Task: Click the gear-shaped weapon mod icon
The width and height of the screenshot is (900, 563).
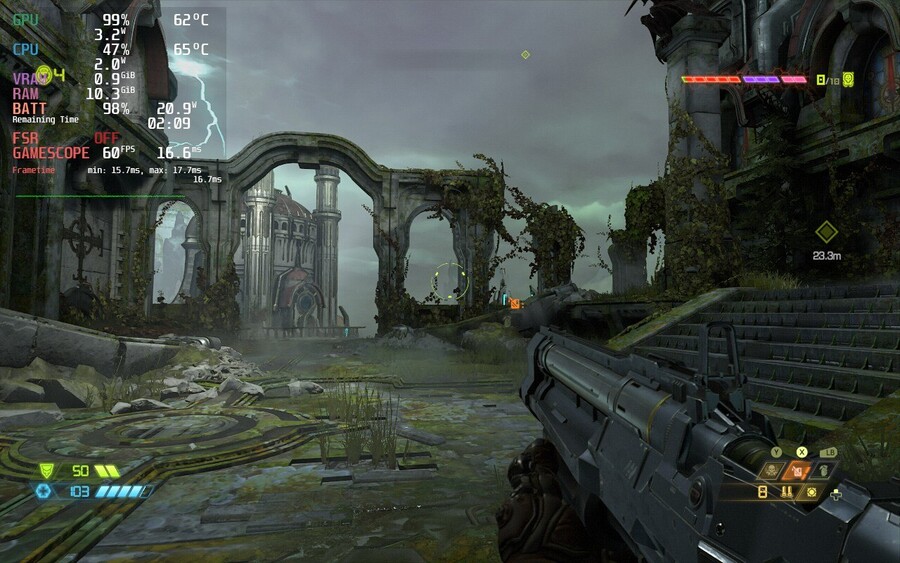Action: 812,492
